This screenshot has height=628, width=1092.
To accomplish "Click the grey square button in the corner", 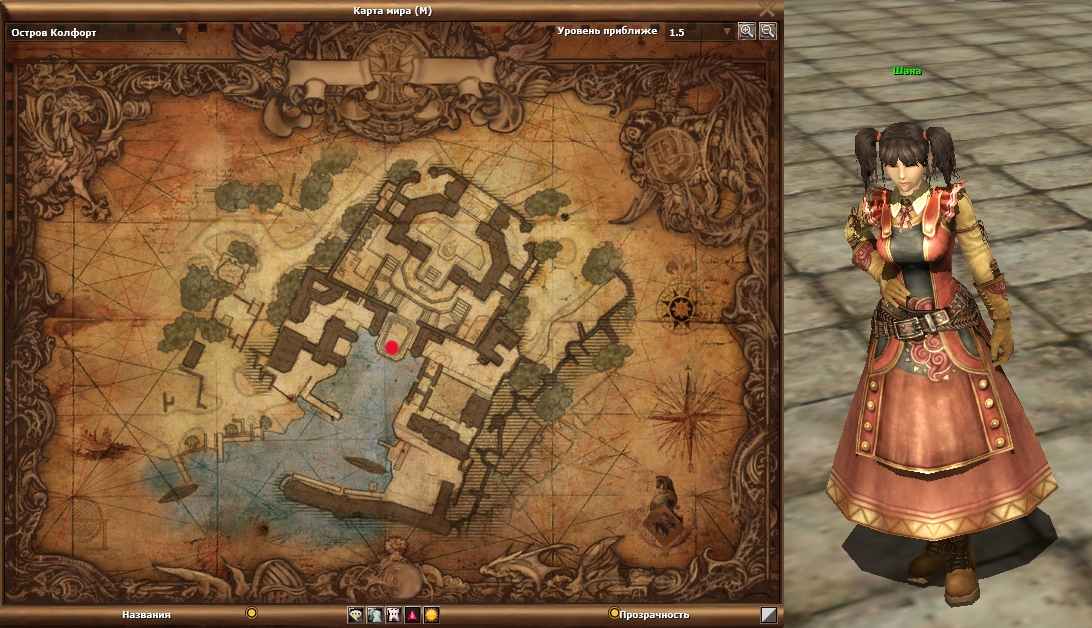I will tap(768, 615).
